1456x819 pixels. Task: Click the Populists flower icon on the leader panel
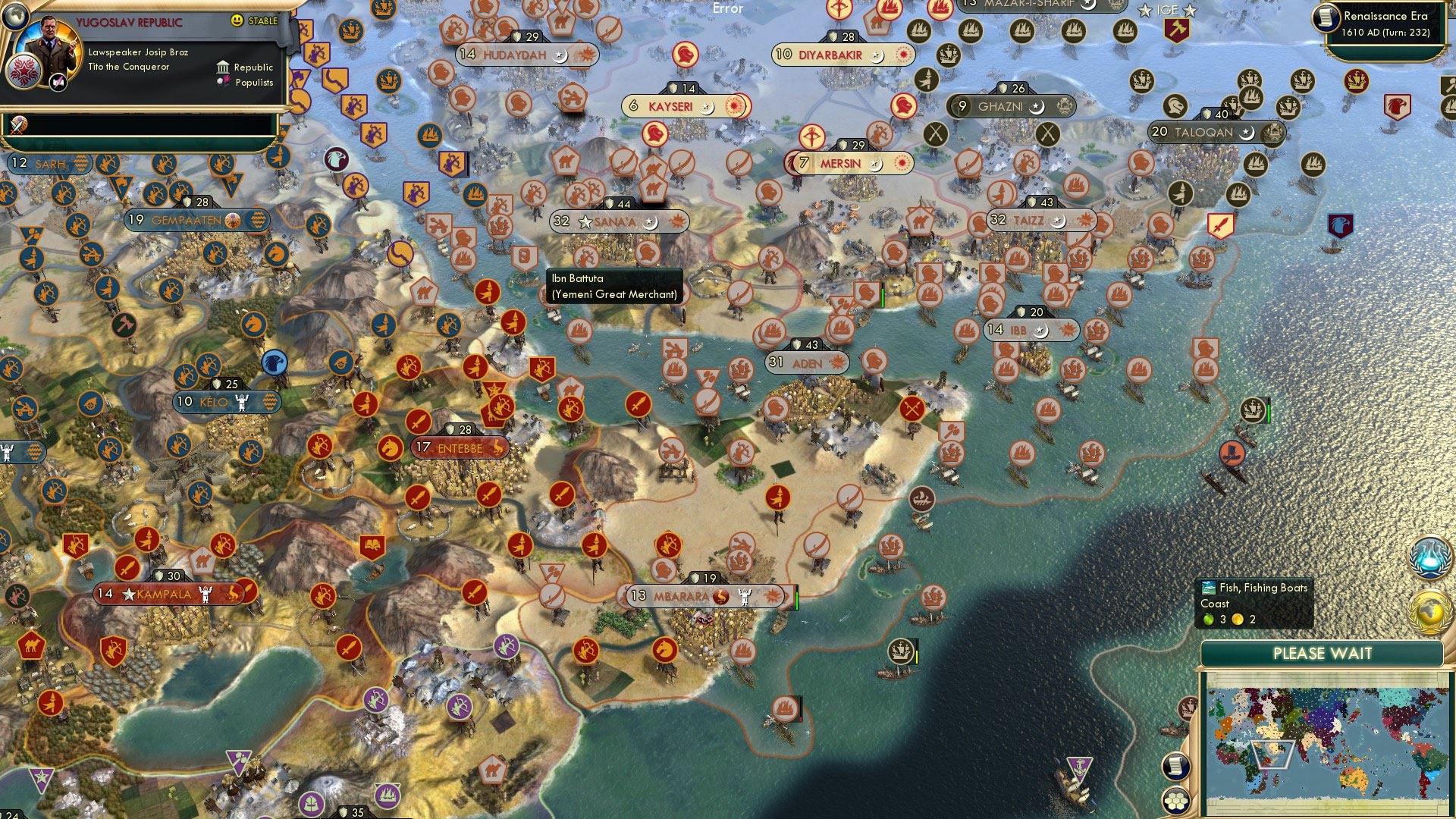224,81
